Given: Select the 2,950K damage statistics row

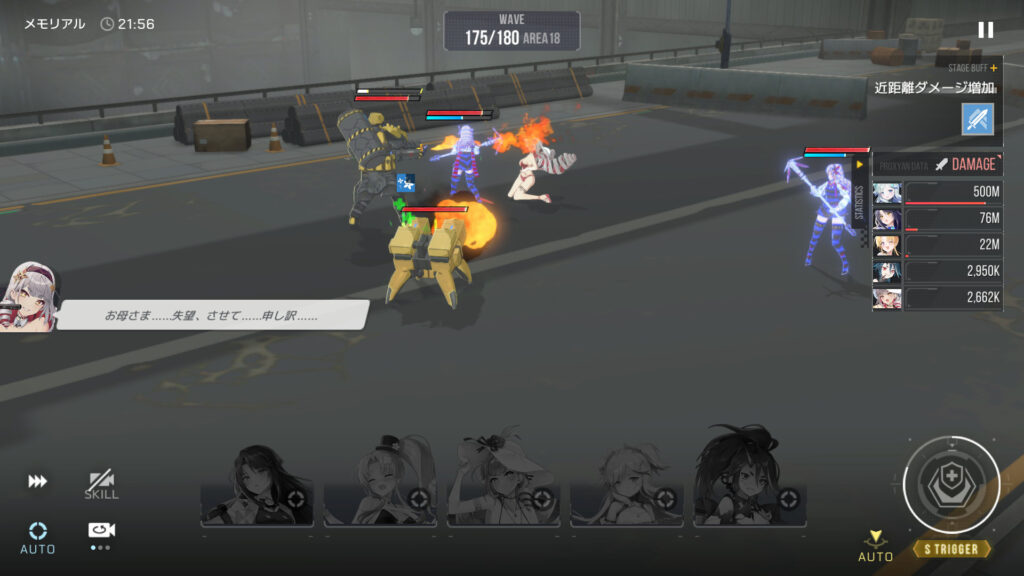Looking at the screenshot, I should [938, 271].
